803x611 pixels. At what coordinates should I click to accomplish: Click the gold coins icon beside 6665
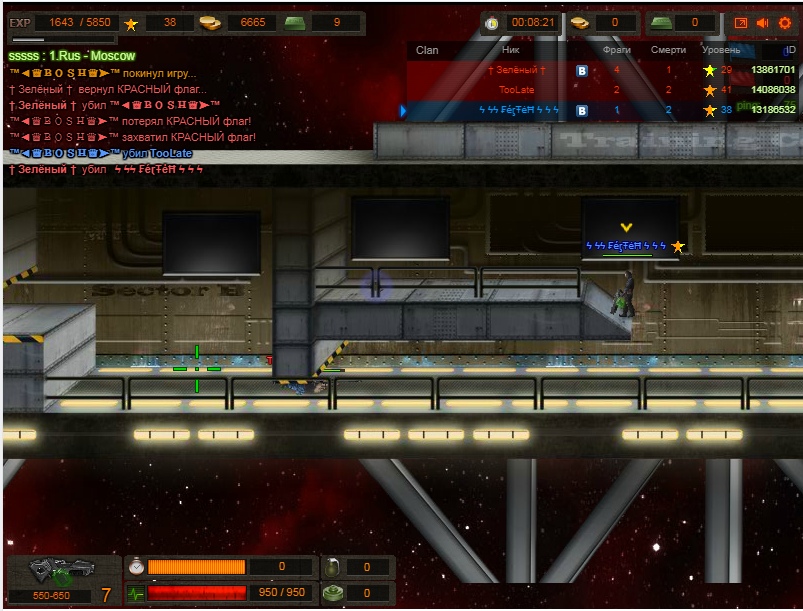tap(208, 23)
